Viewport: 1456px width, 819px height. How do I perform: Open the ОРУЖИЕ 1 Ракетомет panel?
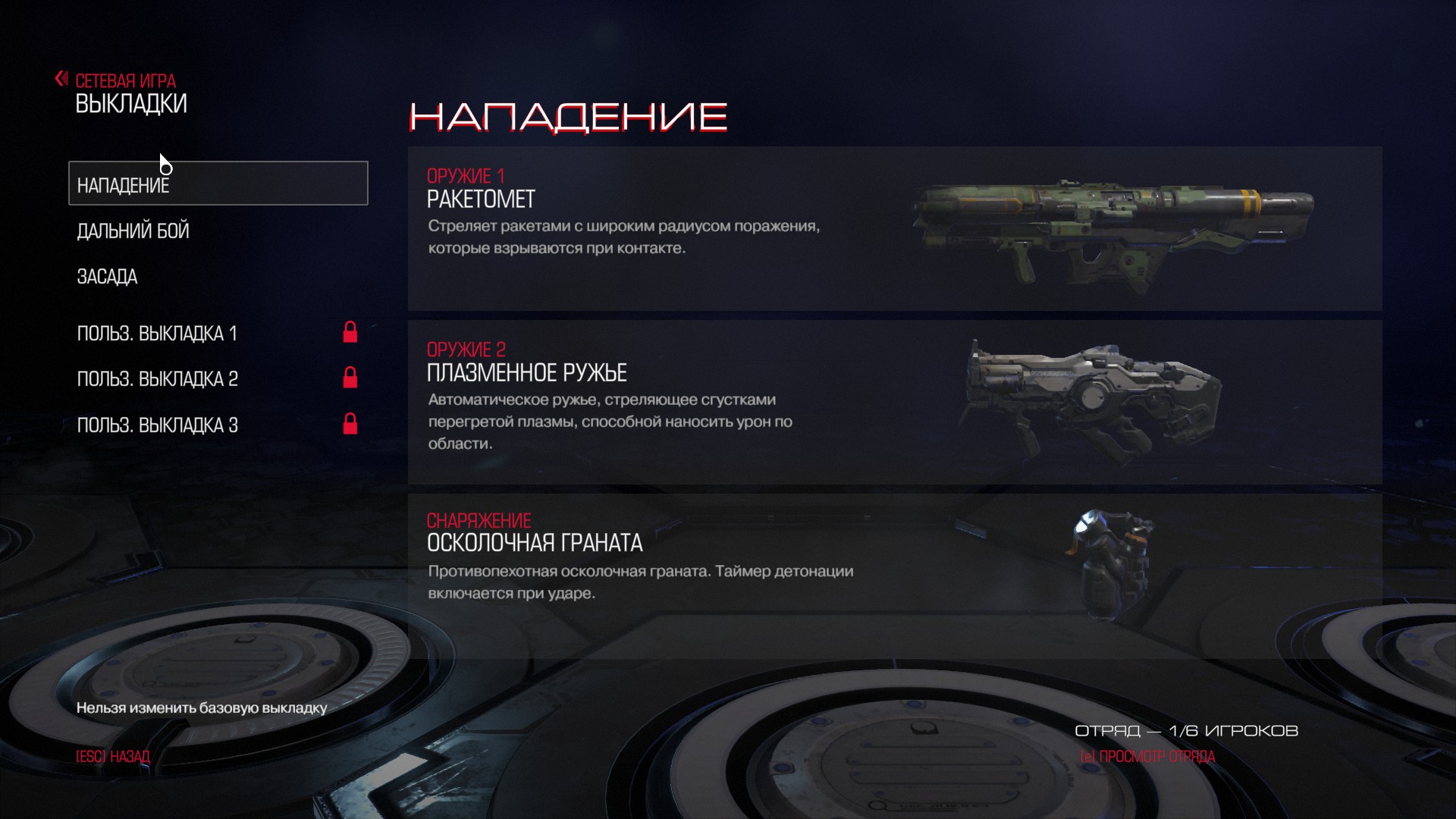click(x=894, y=228)
